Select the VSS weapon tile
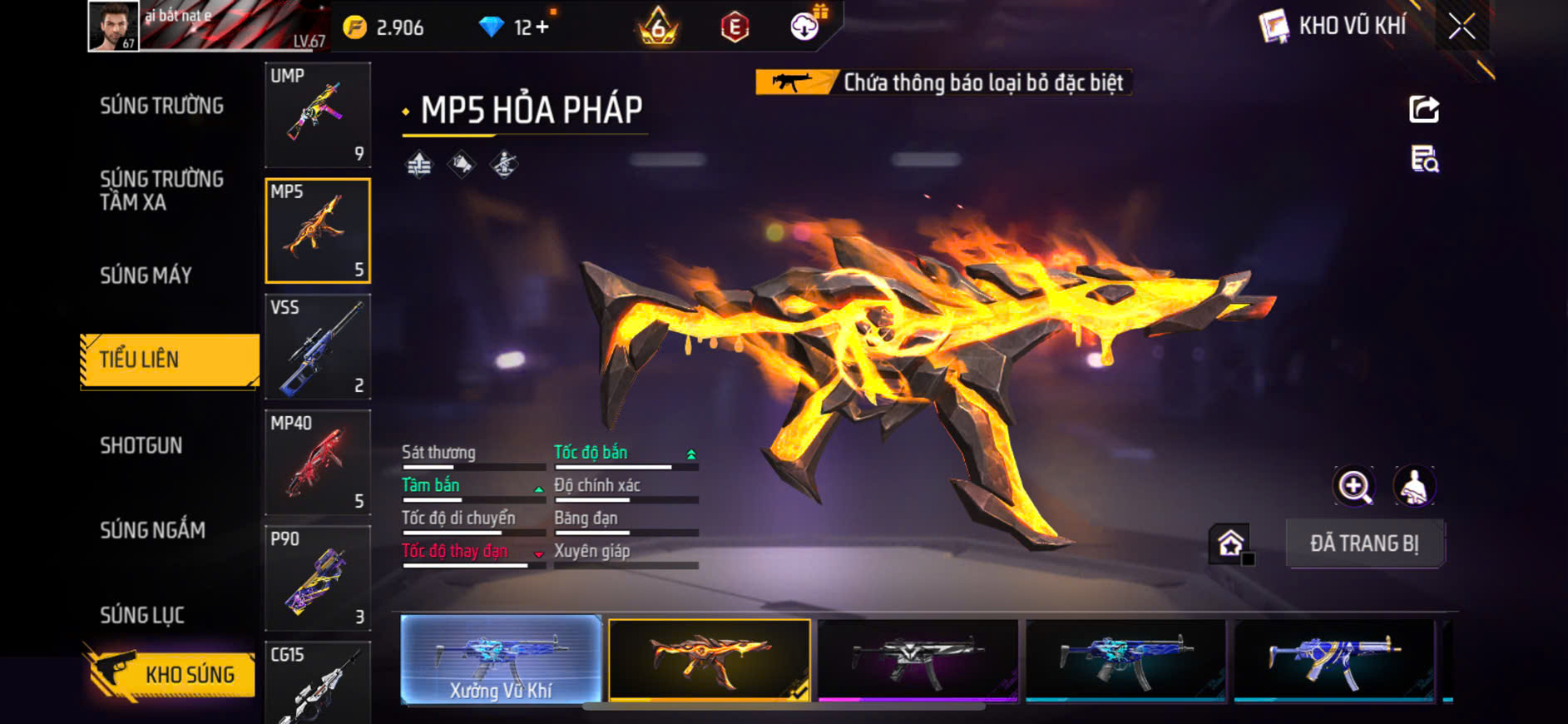Screen dimensions: 1568x724 (x=317, y=346)
